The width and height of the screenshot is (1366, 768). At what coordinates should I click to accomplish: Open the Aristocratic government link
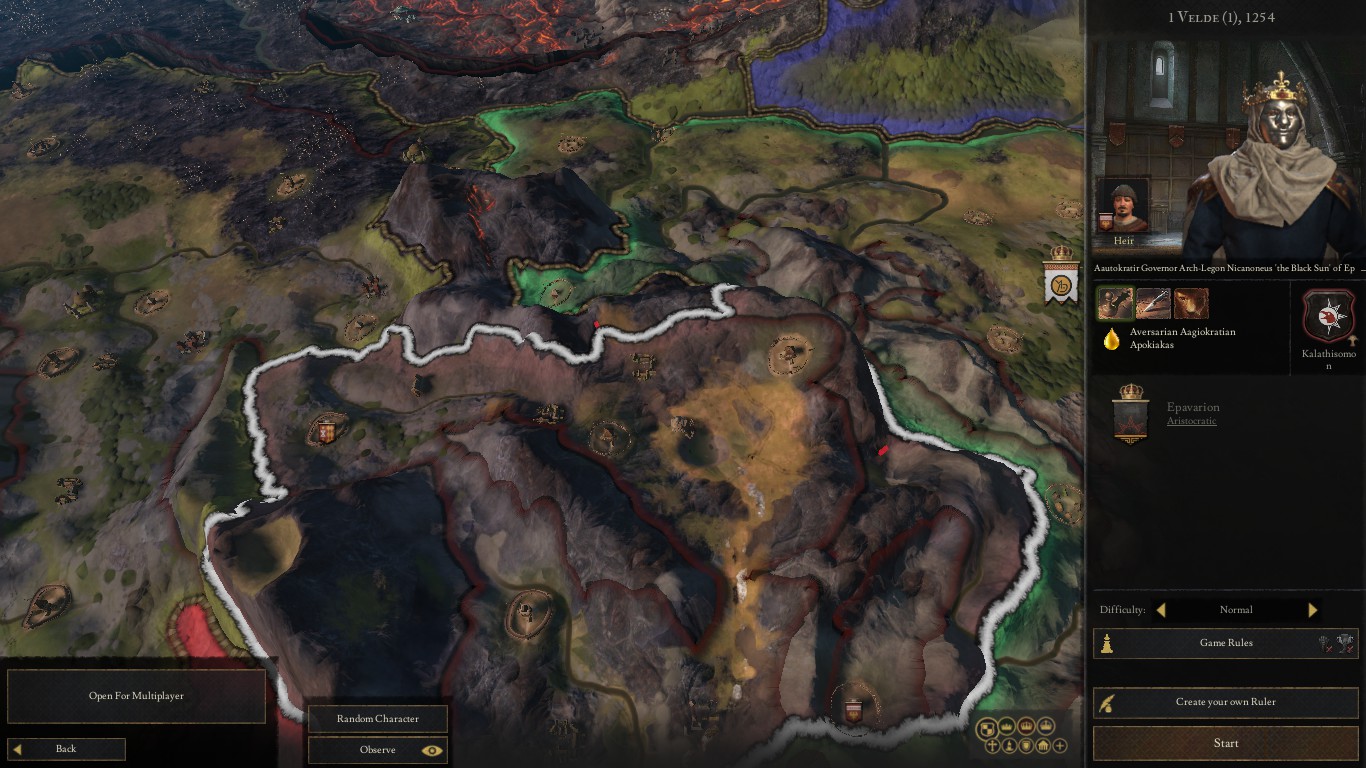[x=1191, y=420]
